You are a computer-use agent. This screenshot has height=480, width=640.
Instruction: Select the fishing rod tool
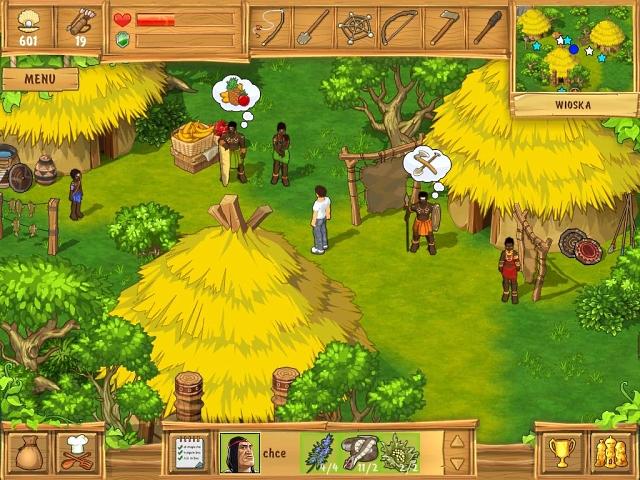tap(271, 27)
